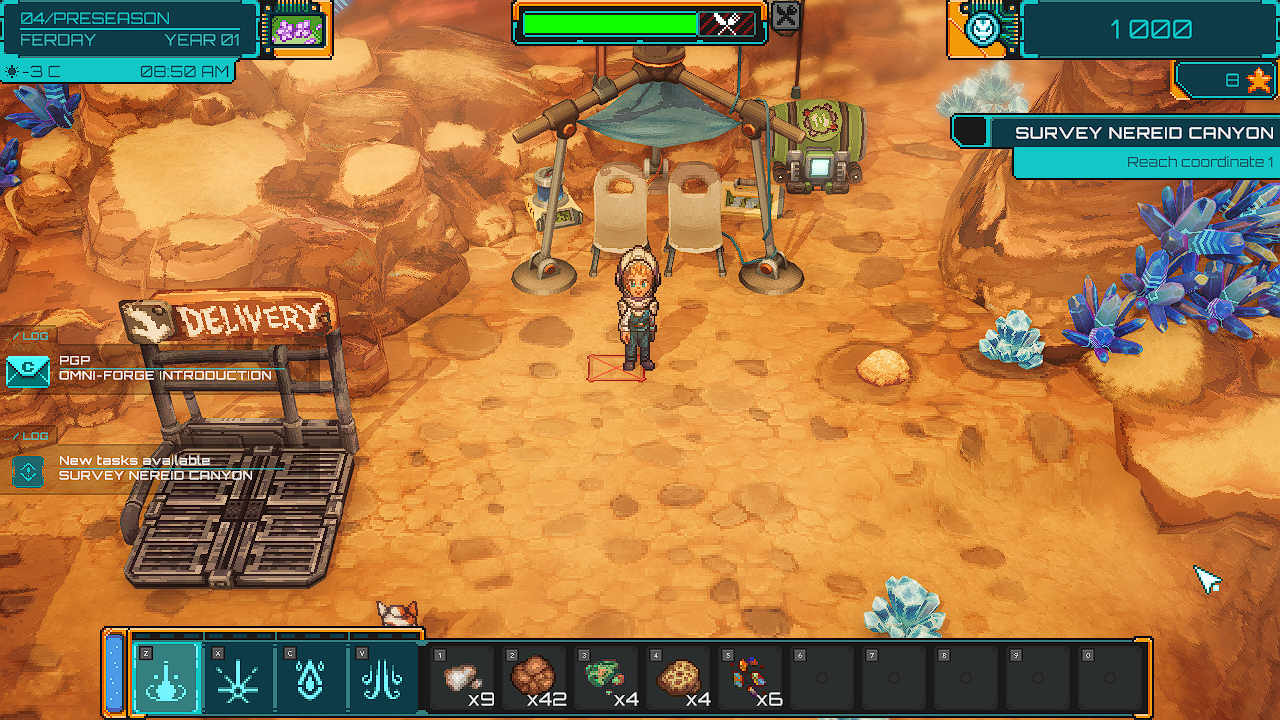Choose the tan spotted lump x4

(x=678, y=678)
